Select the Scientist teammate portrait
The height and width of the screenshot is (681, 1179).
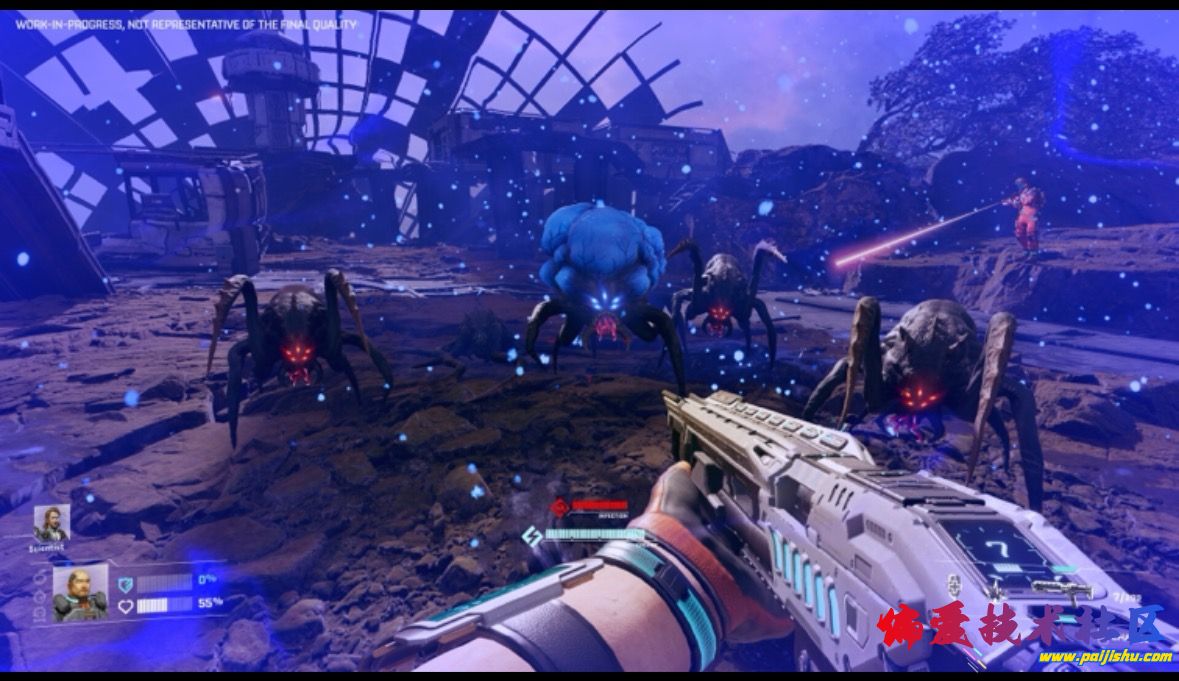coord(50,522)
